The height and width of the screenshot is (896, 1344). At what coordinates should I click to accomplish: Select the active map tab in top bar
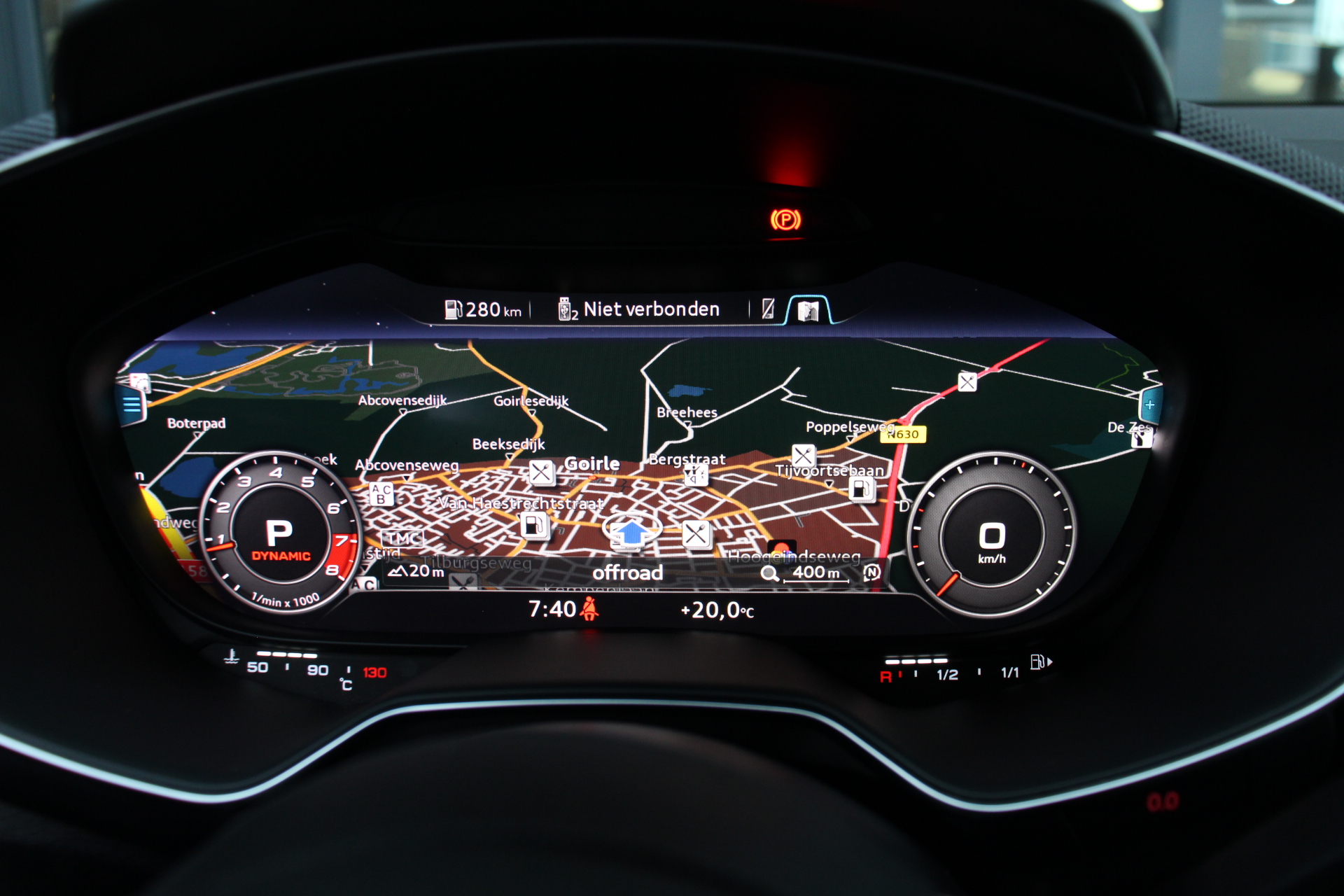click(808, 310)
